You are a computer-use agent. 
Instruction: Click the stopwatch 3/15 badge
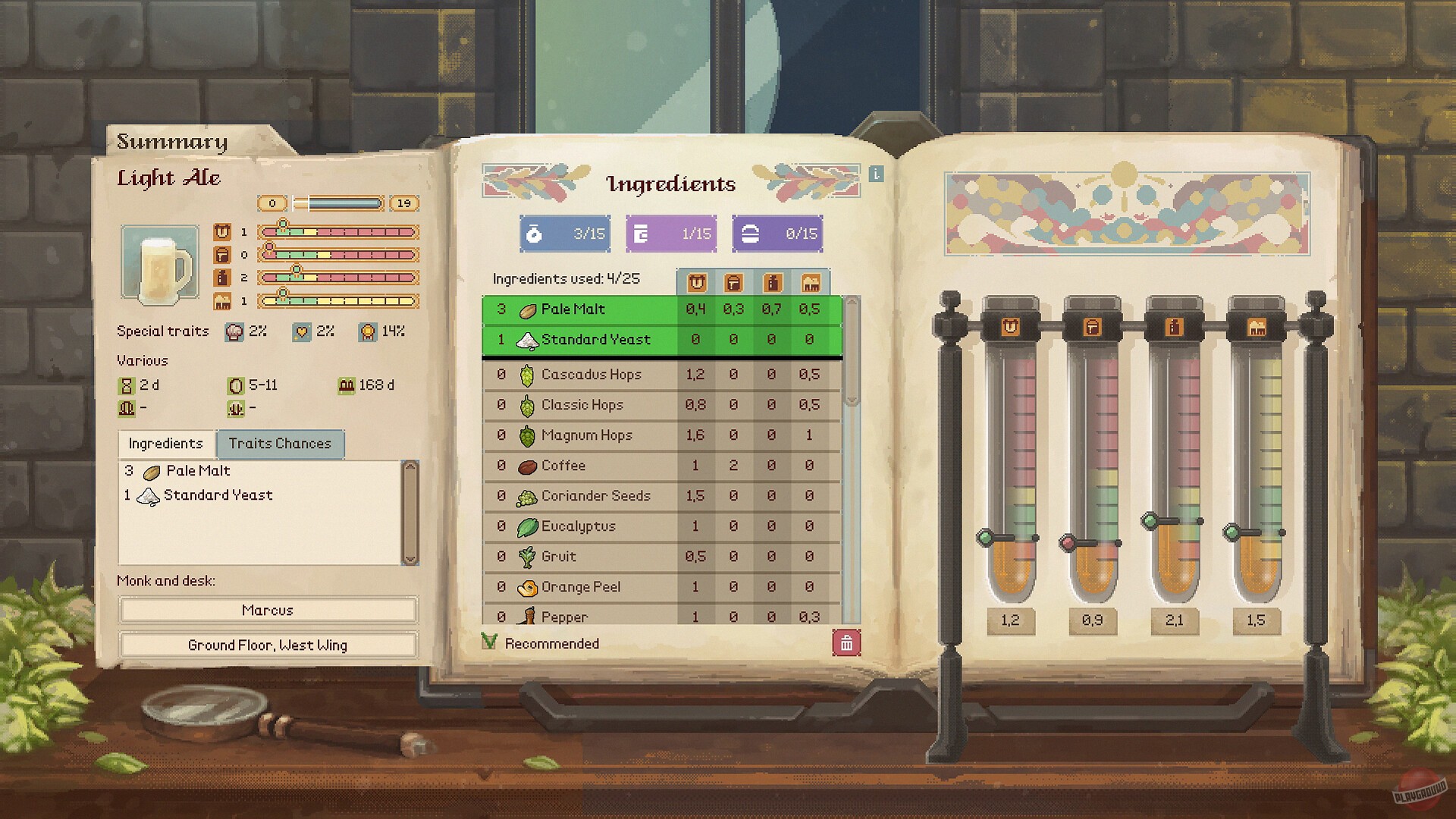(x=565, y=234)
